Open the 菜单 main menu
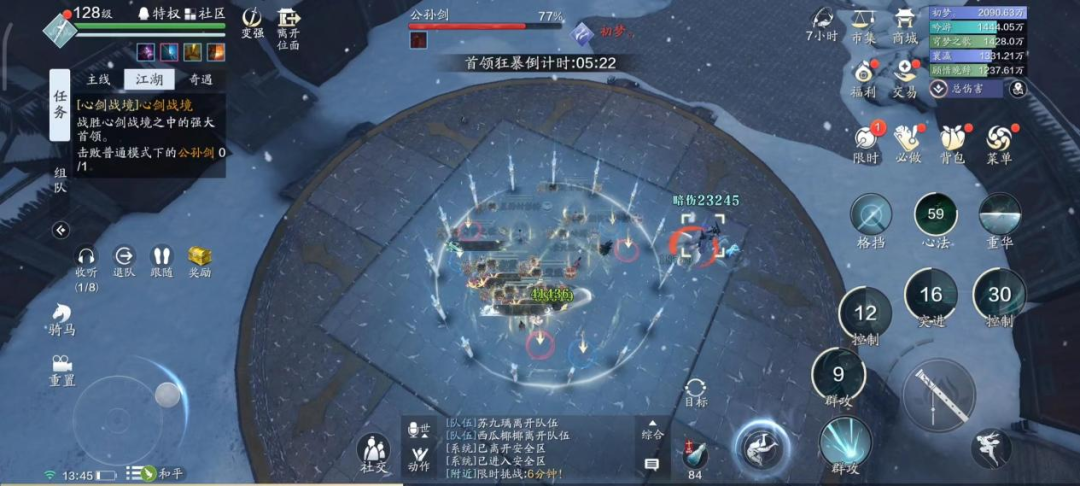The height and width of the screenshot is (486, 1080). click(x=999, y=141)
